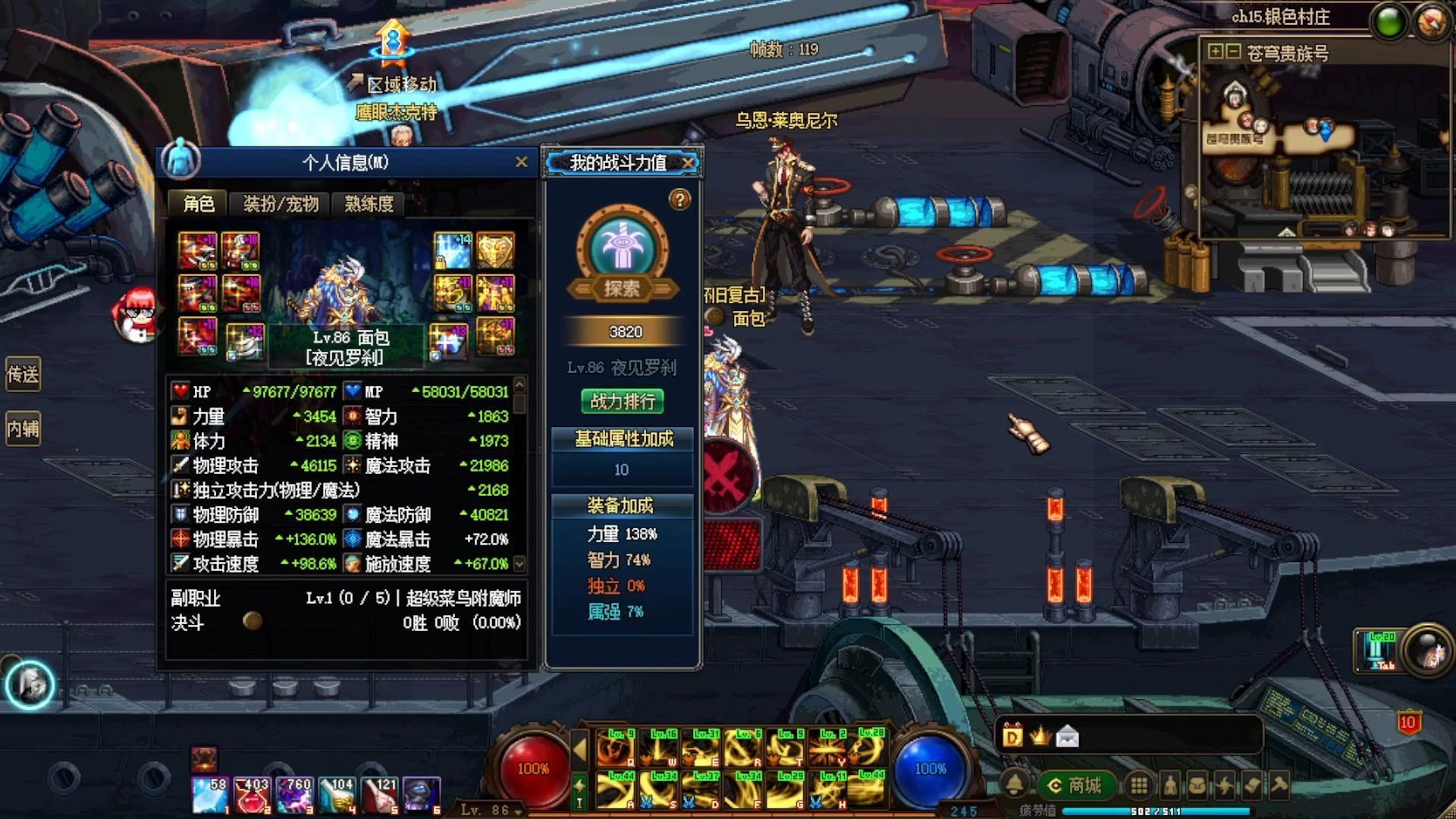Close the 个人信息 character window
1456x819 pixels.
click(521, 162)
